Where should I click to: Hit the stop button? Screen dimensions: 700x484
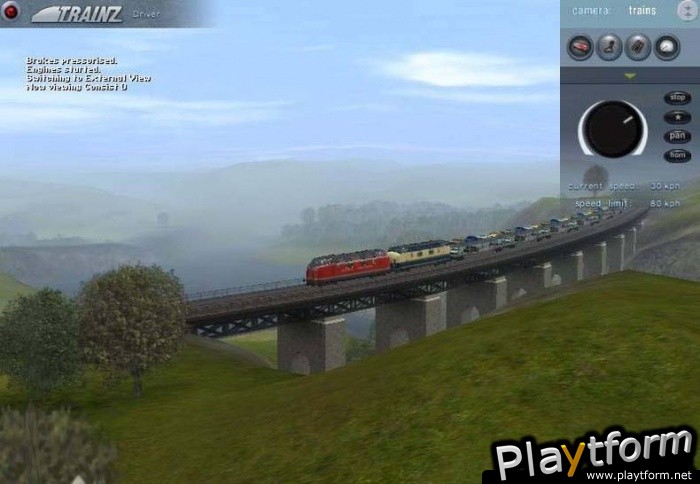click(x=677, y=98)
